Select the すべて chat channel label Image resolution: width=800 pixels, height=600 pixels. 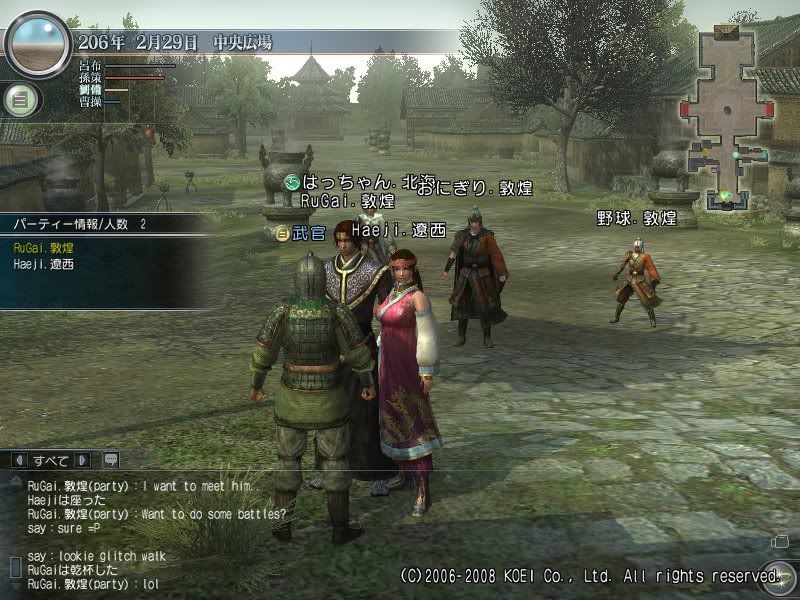[50, 460]
